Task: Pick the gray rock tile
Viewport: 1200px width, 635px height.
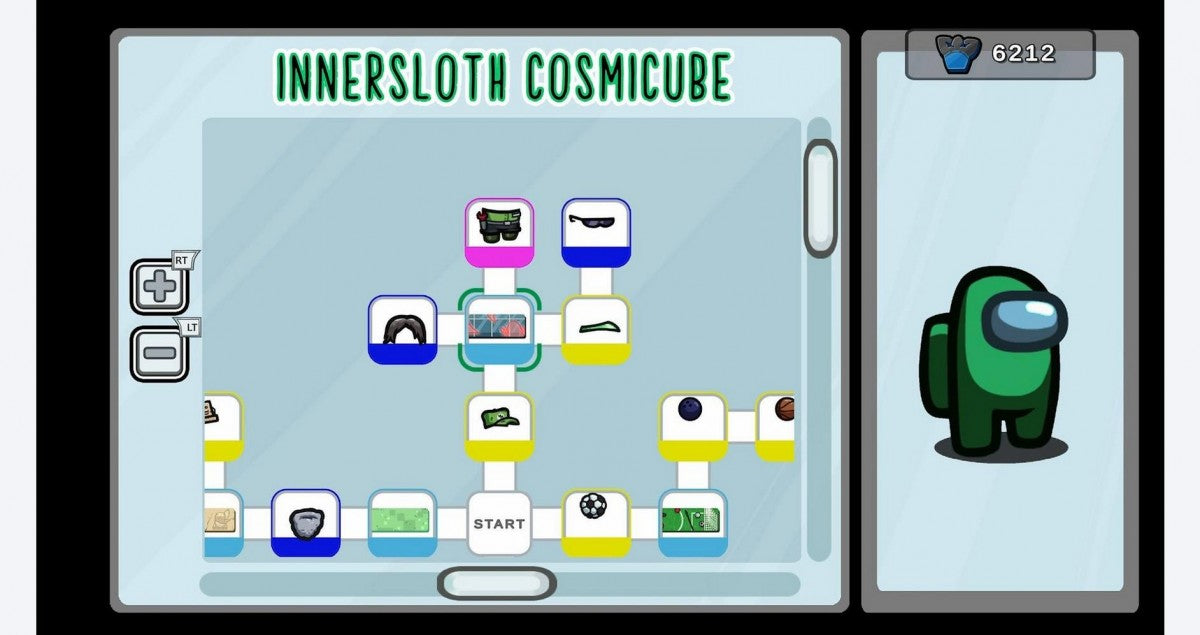Action: click(305, 521)
